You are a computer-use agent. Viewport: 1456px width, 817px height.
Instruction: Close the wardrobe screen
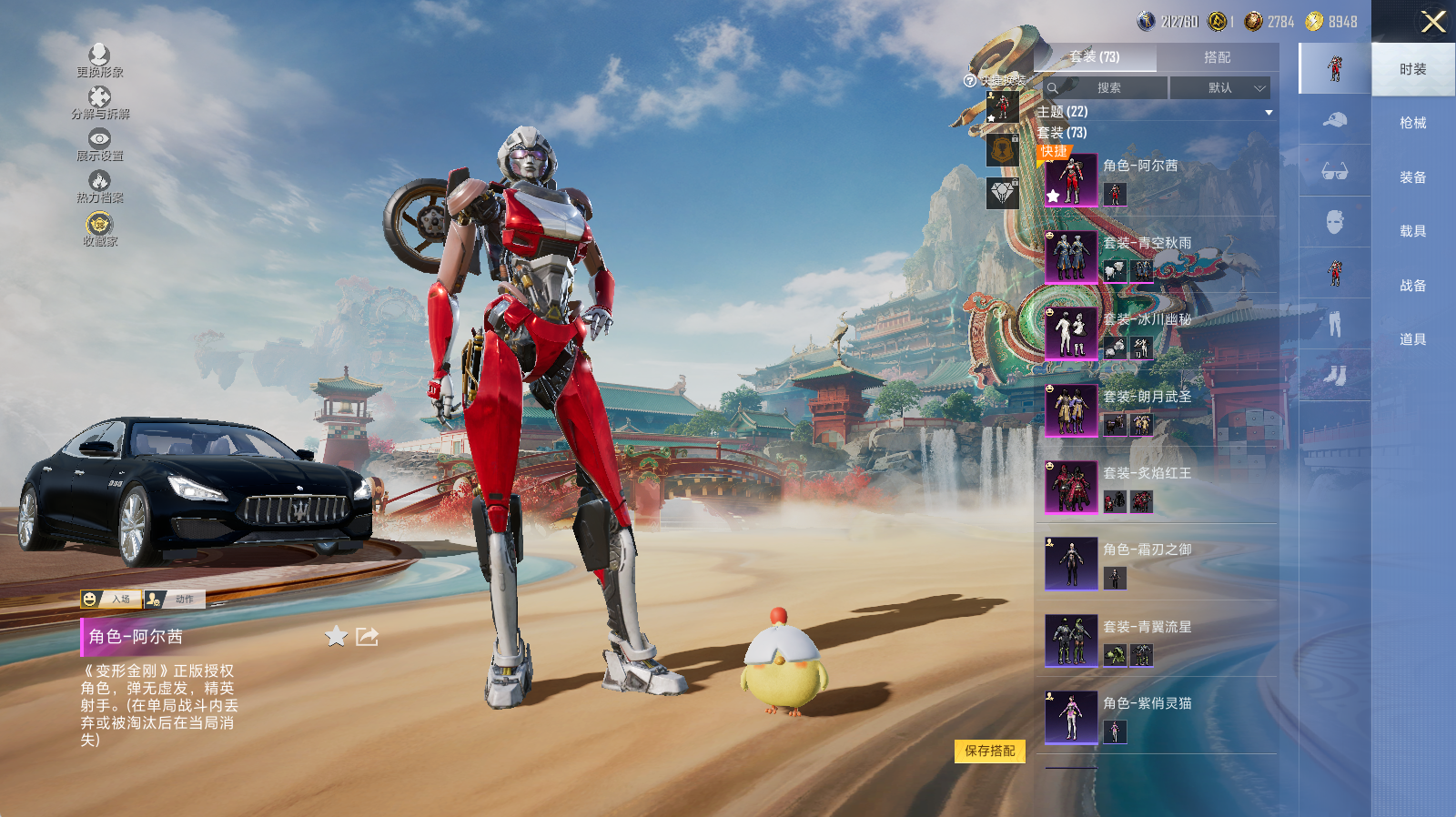pyautogui.click(x=1433, y=22)
